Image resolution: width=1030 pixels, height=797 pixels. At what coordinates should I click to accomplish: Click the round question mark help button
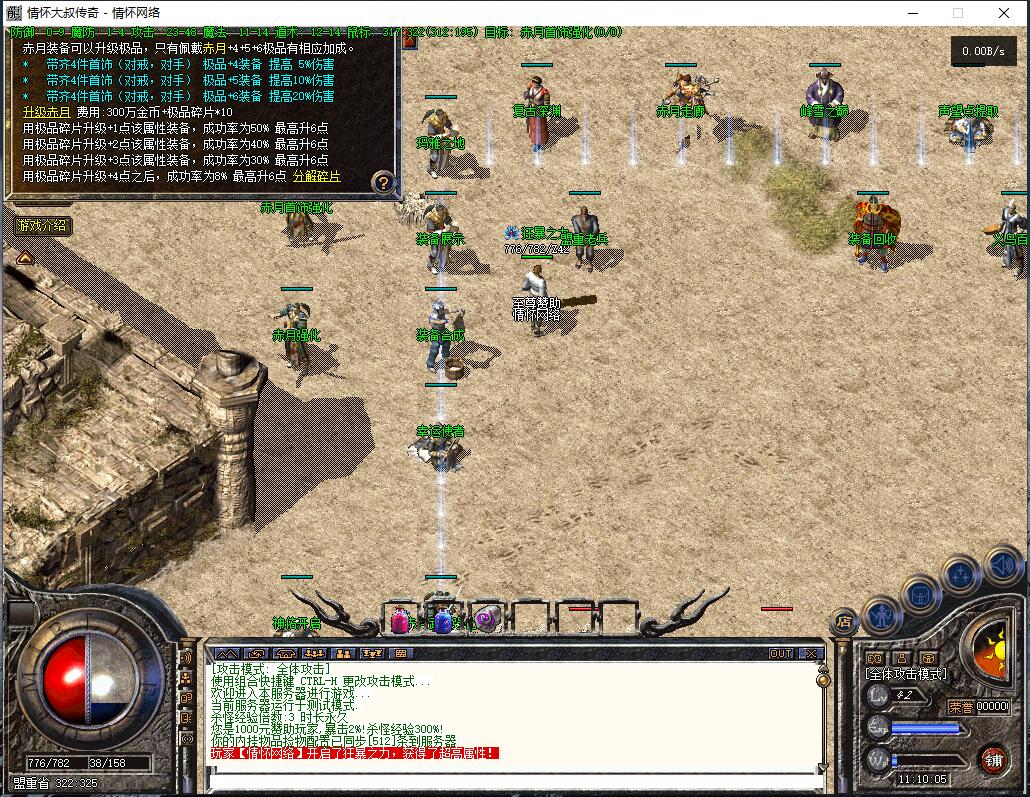pyautogui.click(x=383, y=183)
